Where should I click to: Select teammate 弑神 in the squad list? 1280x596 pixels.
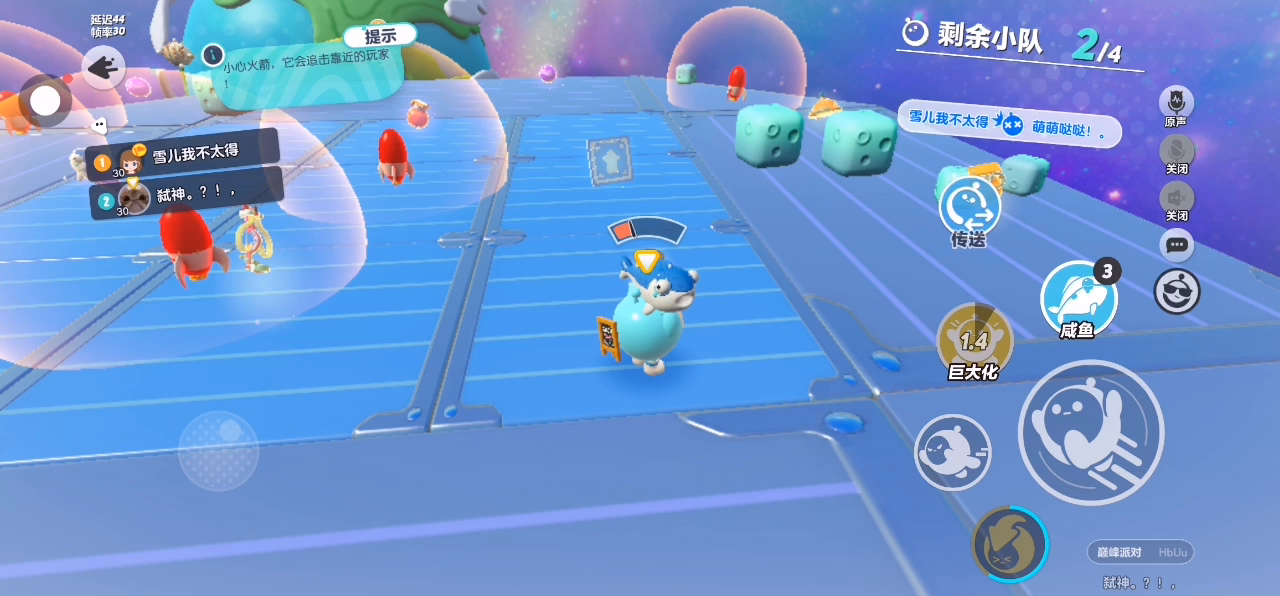tap(185, 196)
